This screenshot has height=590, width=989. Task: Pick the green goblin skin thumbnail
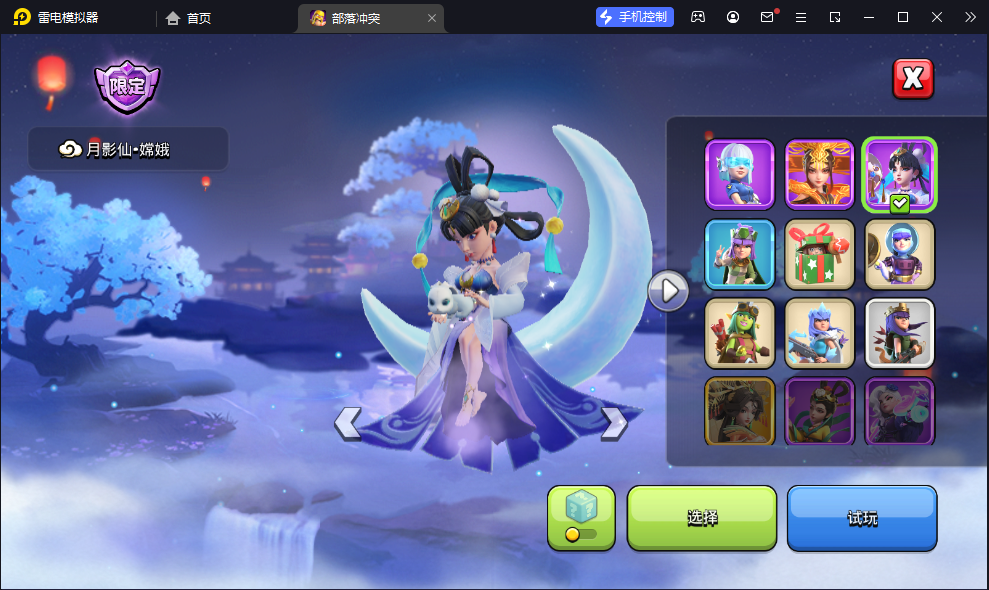point(740,332)
